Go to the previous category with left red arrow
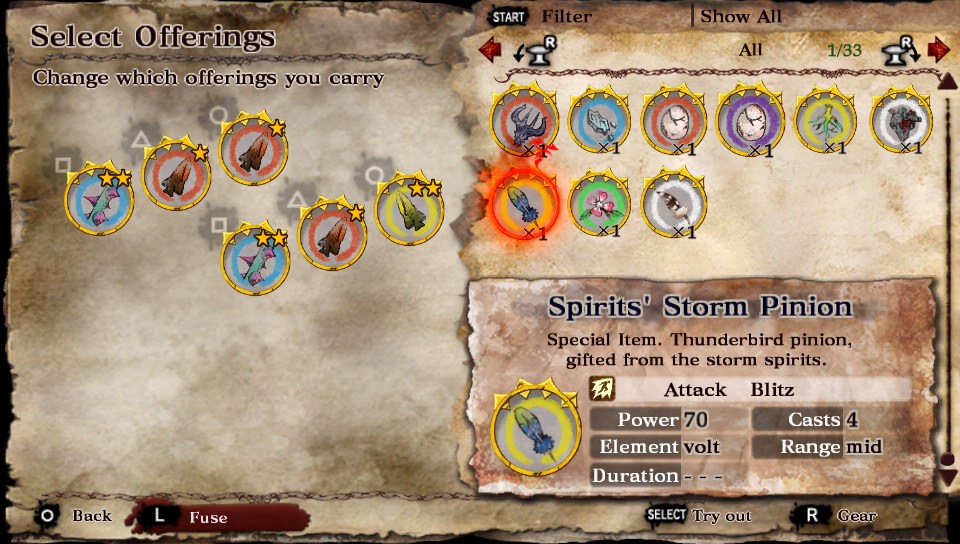This screenshot has width=960, height=544. 489,49
